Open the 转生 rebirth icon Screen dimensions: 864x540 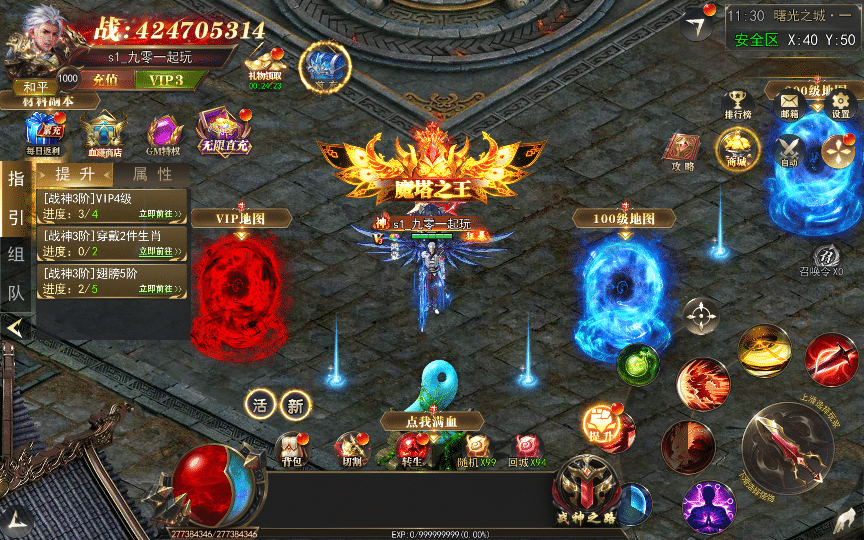(410, 449)
